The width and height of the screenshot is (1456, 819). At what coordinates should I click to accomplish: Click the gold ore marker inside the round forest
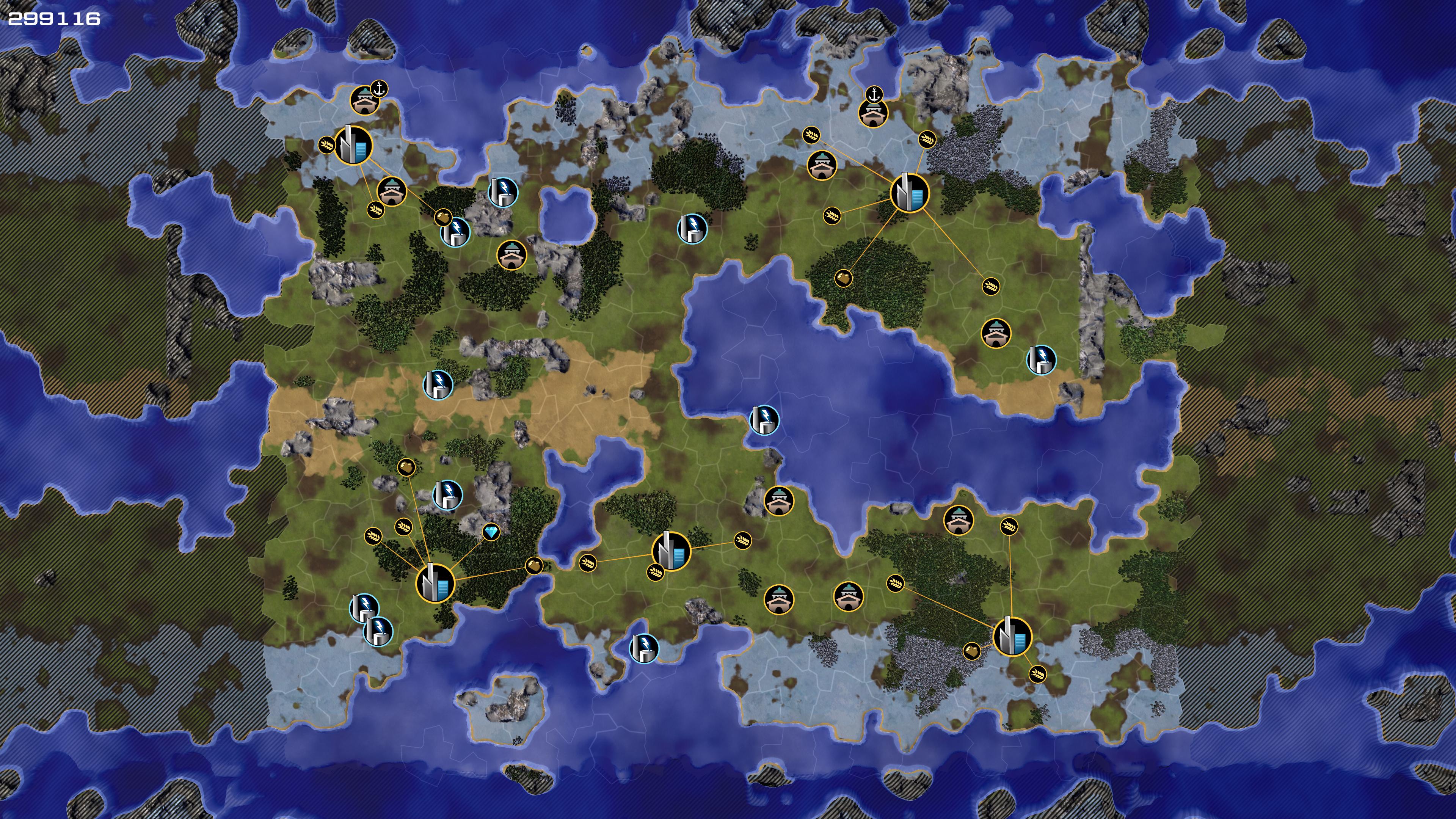843,278
